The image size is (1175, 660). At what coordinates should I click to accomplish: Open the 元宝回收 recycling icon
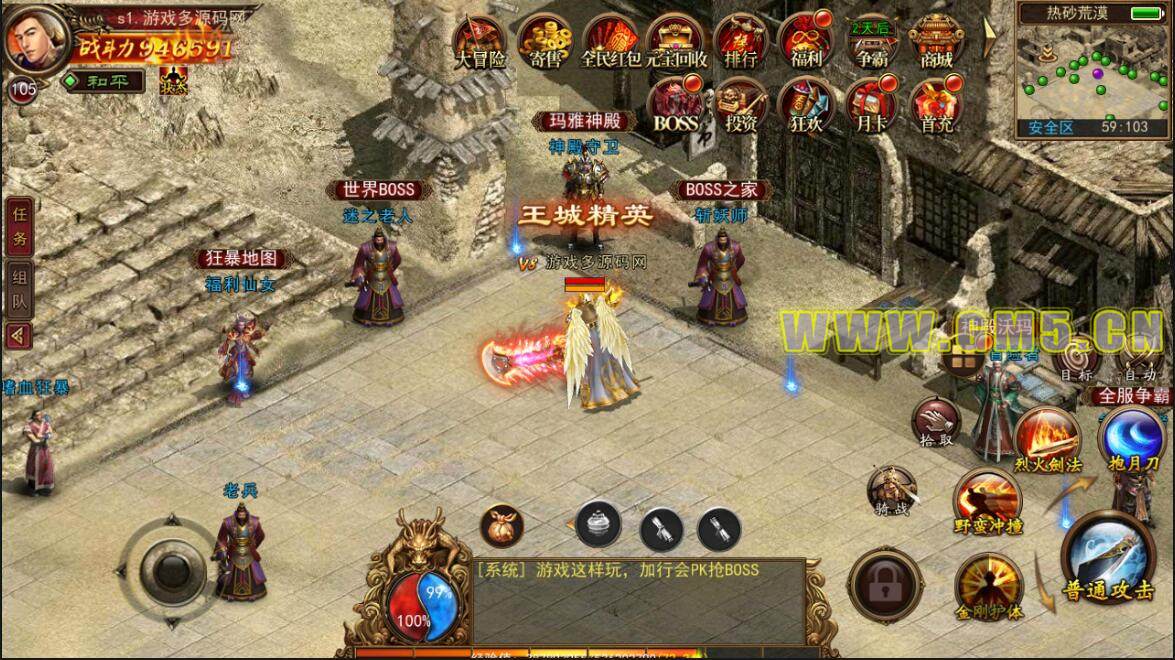tap(676, 41)
